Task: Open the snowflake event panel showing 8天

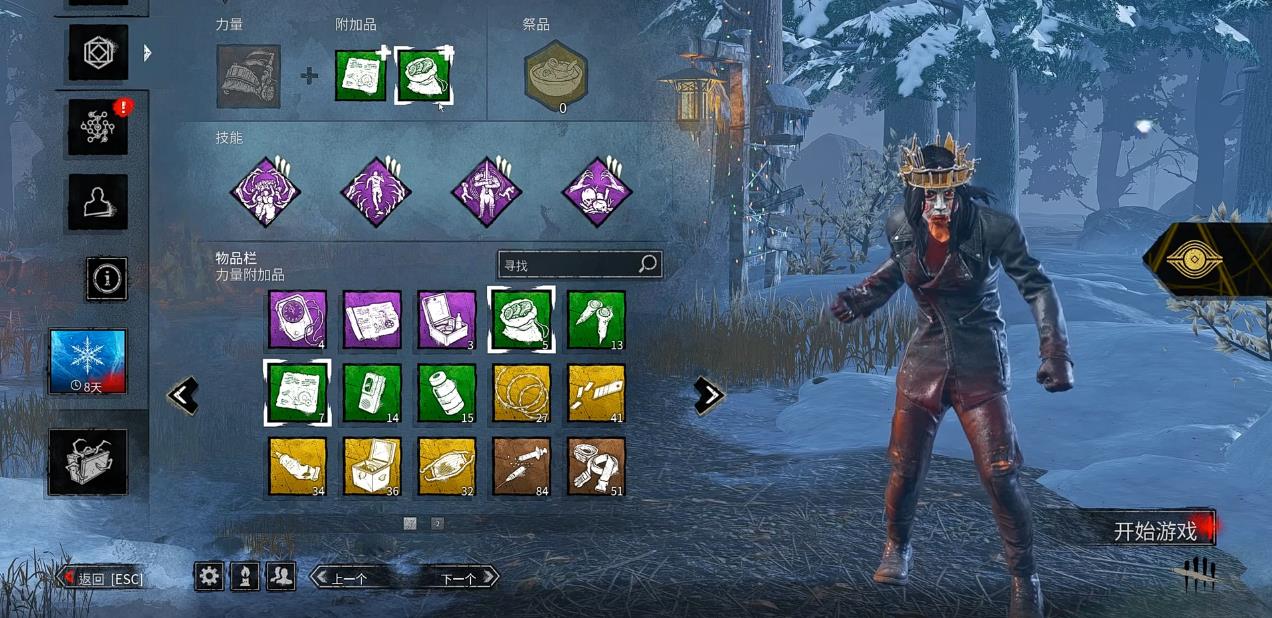Action: (x=88, y=361)
